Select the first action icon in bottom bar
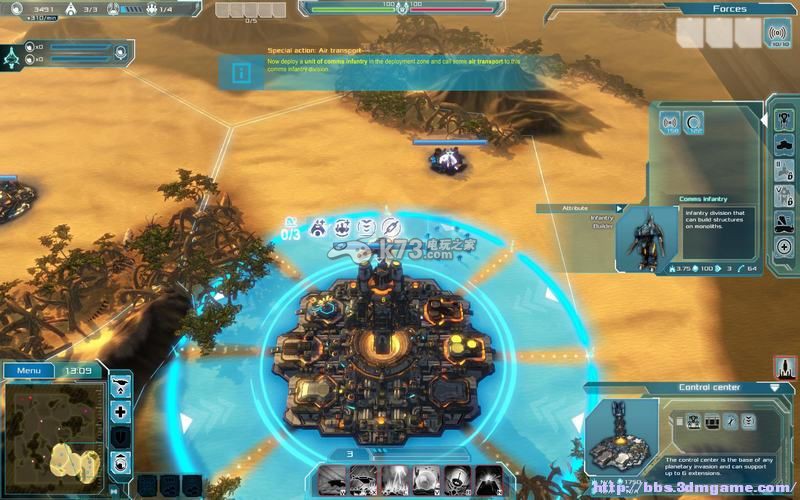Viewport: 800px width, 500px height. click(335, 479)
